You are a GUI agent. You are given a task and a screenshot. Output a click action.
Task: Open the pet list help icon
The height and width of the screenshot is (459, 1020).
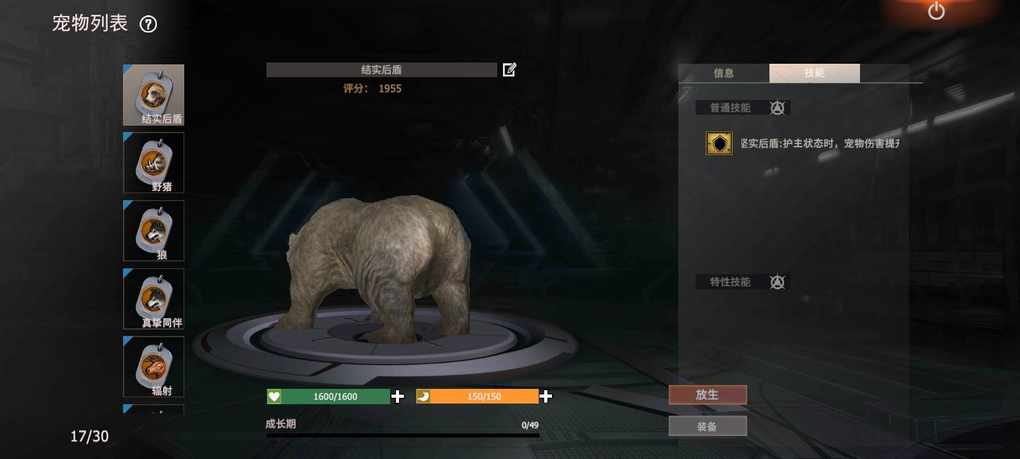point(148,25)
